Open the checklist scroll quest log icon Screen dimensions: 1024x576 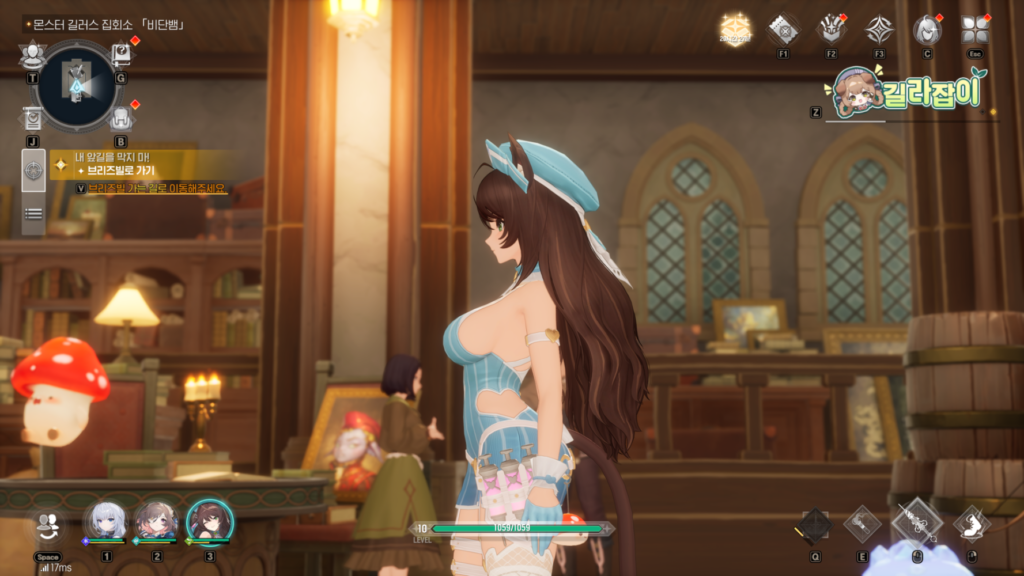(x=32, y=120)
